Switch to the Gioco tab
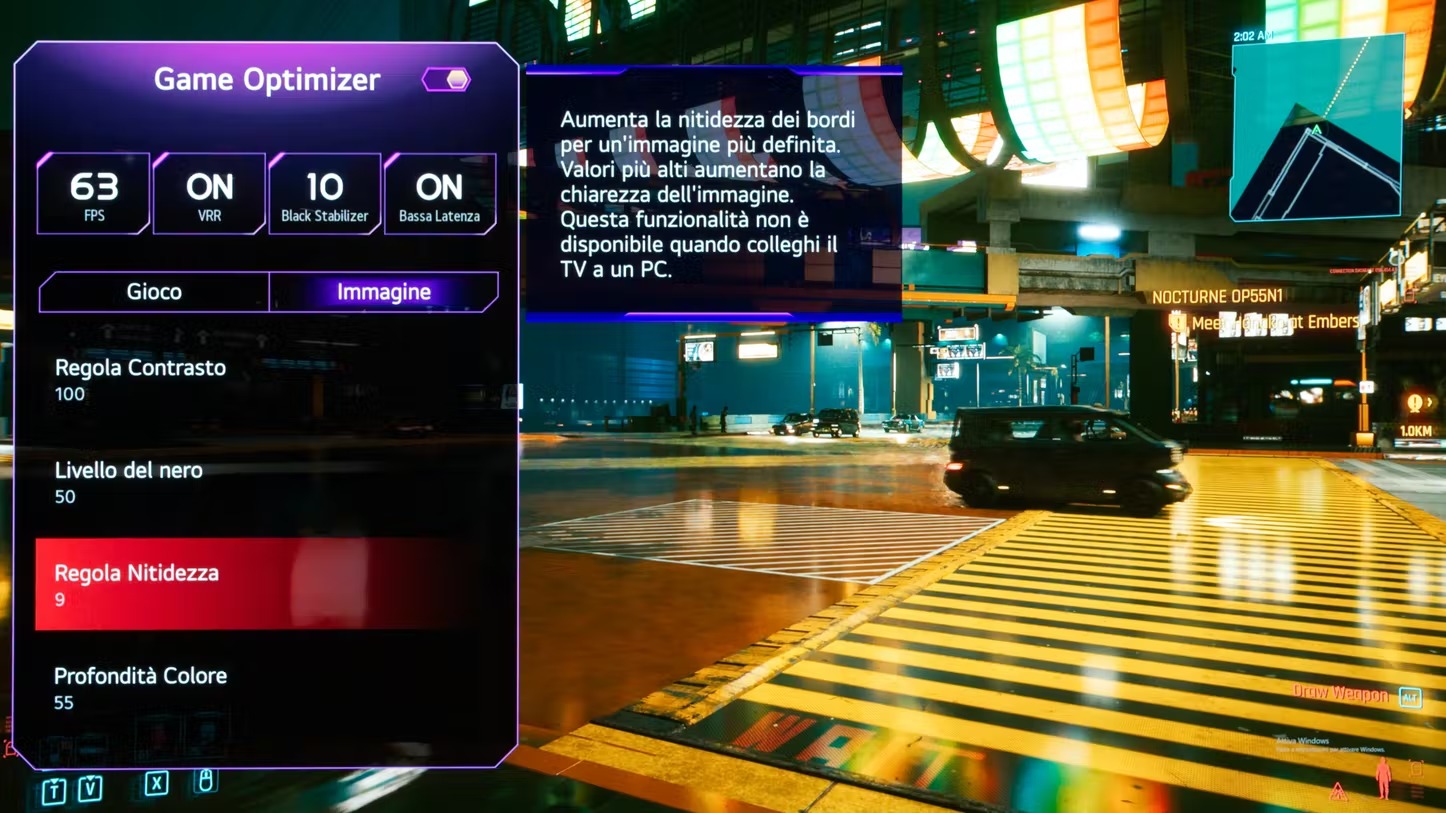 (154, 292)
